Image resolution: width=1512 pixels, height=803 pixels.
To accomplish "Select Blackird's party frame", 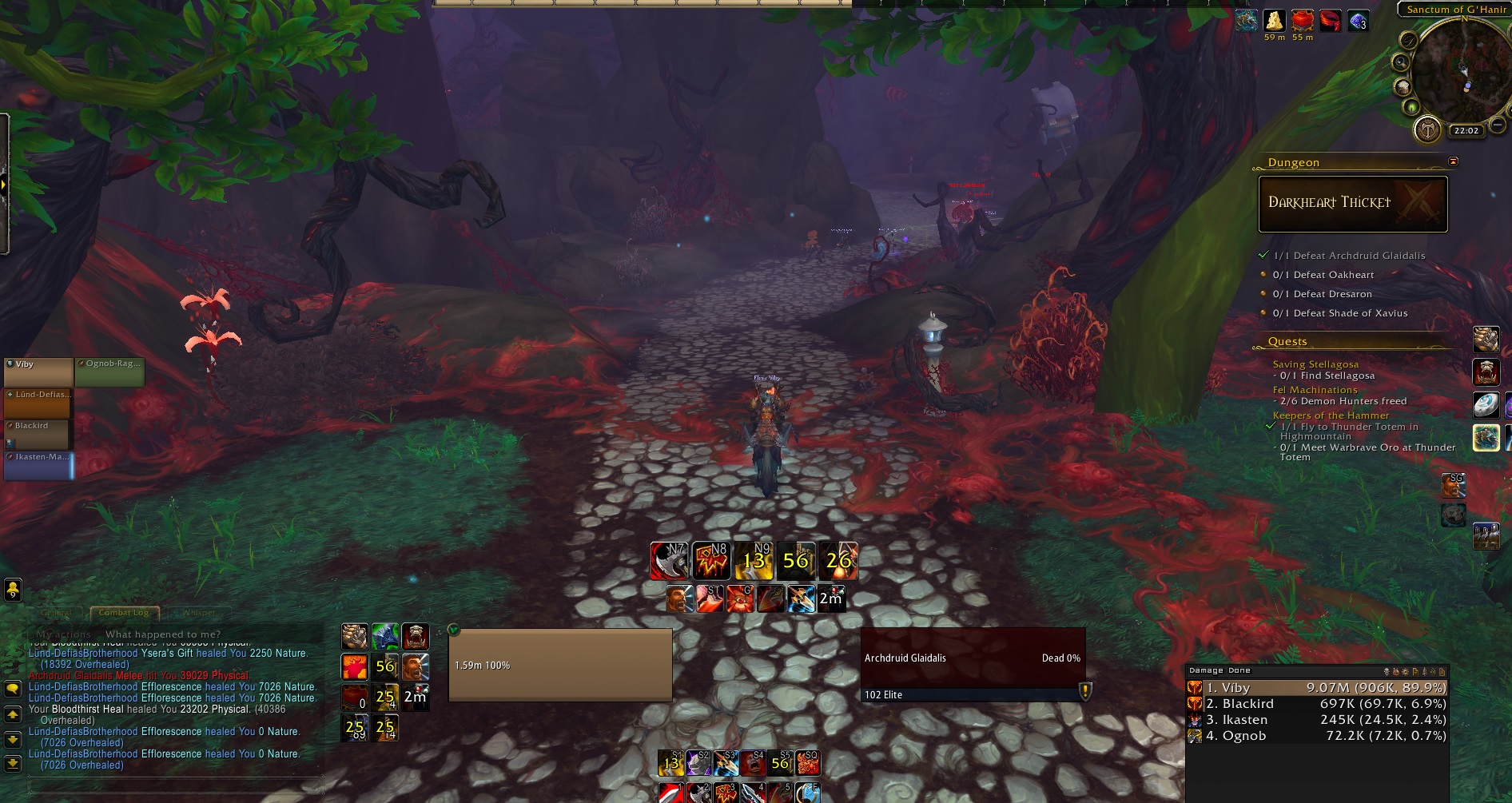I will click(38, 434).
